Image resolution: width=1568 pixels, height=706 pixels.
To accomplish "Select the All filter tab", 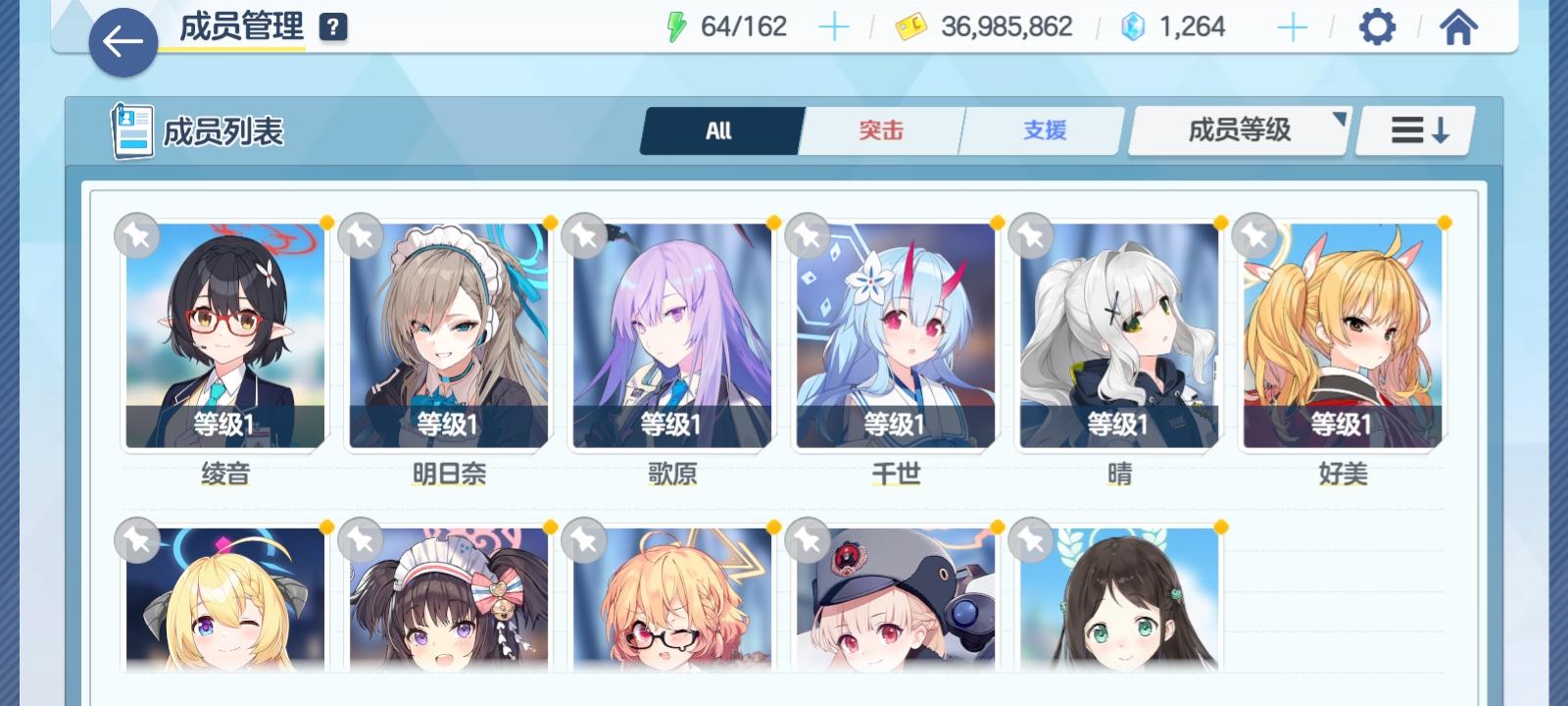I will coord(720,129).
